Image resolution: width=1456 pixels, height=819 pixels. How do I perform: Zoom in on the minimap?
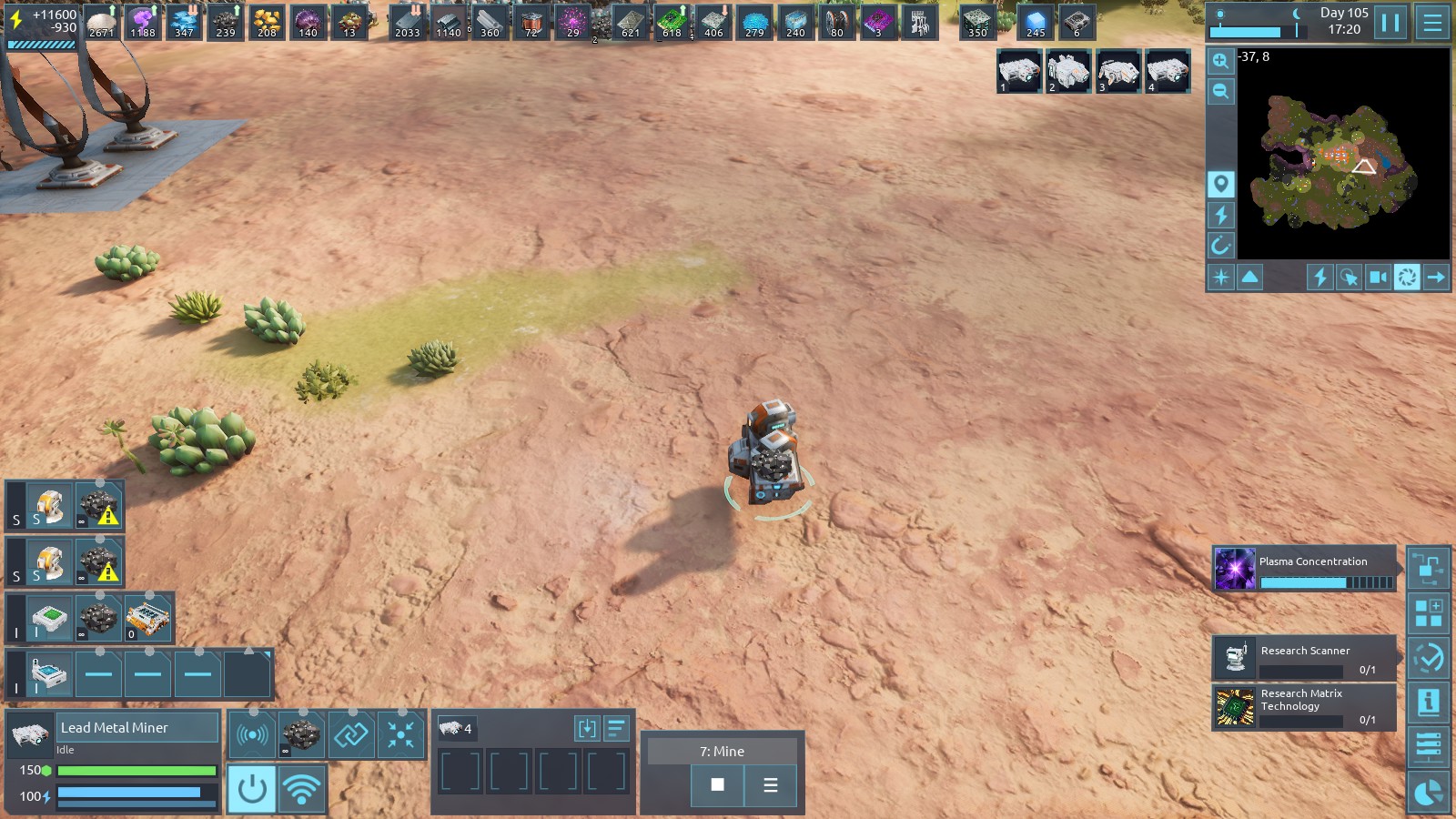click(1220, 61)
